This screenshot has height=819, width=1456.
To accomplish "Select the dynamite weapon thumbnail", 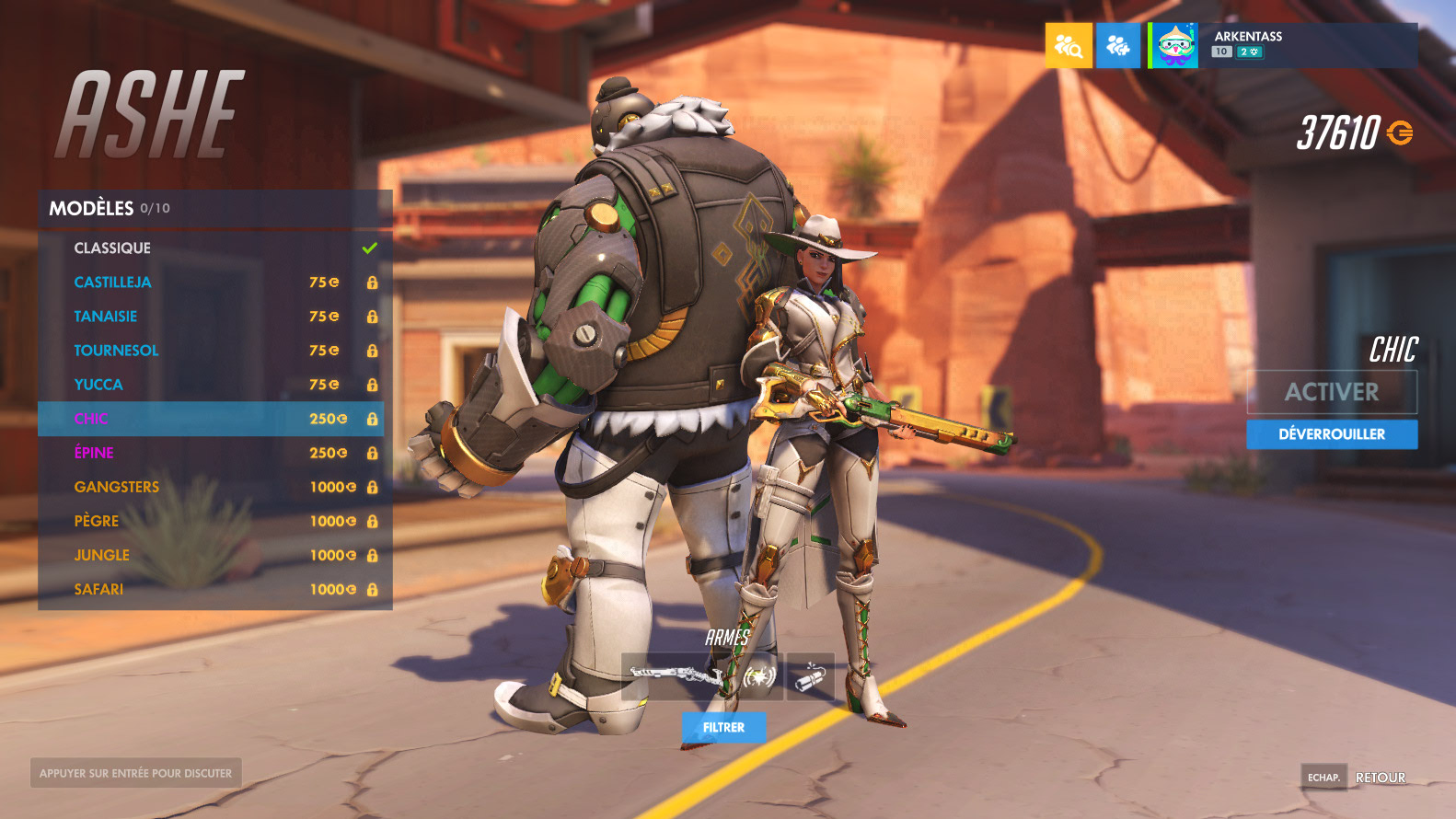I will [811, 676].
